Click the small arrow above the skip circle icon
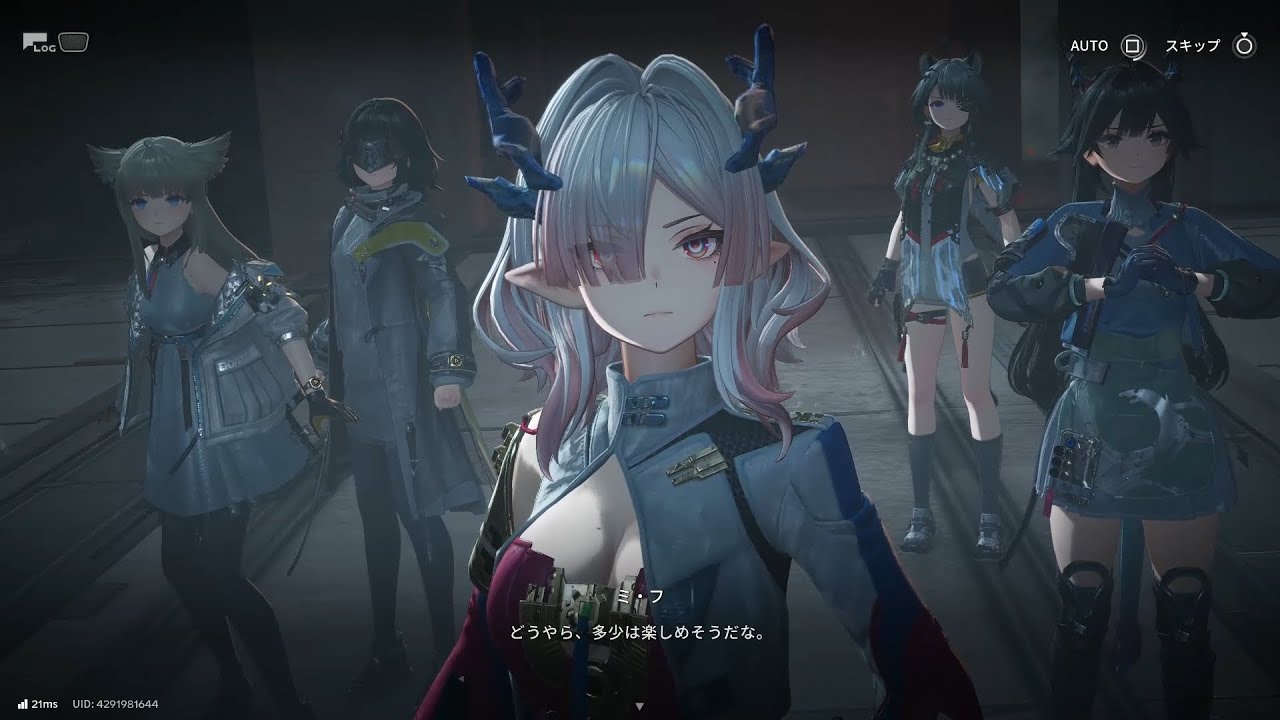 coord(1244,33)
